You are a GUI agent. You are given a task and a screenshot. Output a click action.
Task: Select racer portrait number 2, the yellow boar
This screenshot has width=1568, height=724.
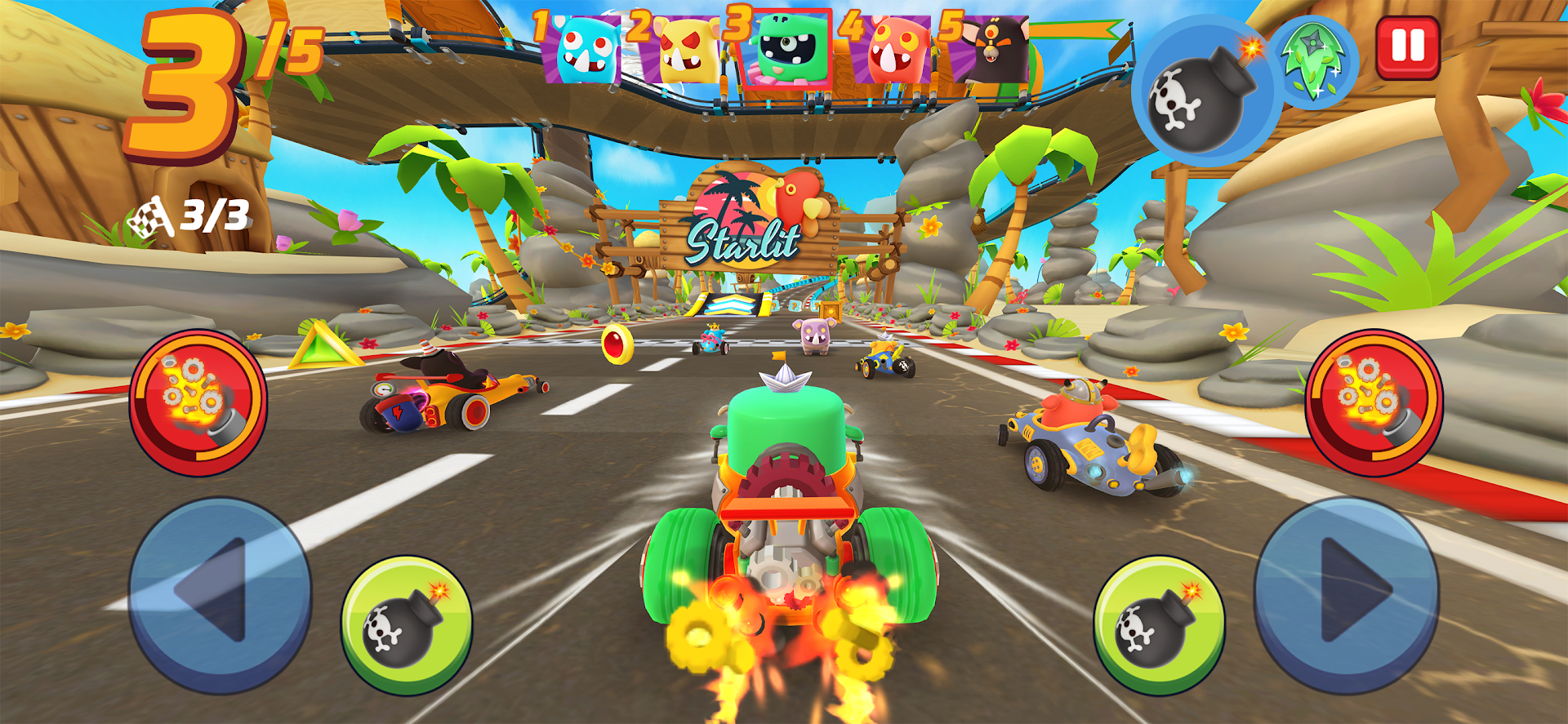click(x=684, y=51)
